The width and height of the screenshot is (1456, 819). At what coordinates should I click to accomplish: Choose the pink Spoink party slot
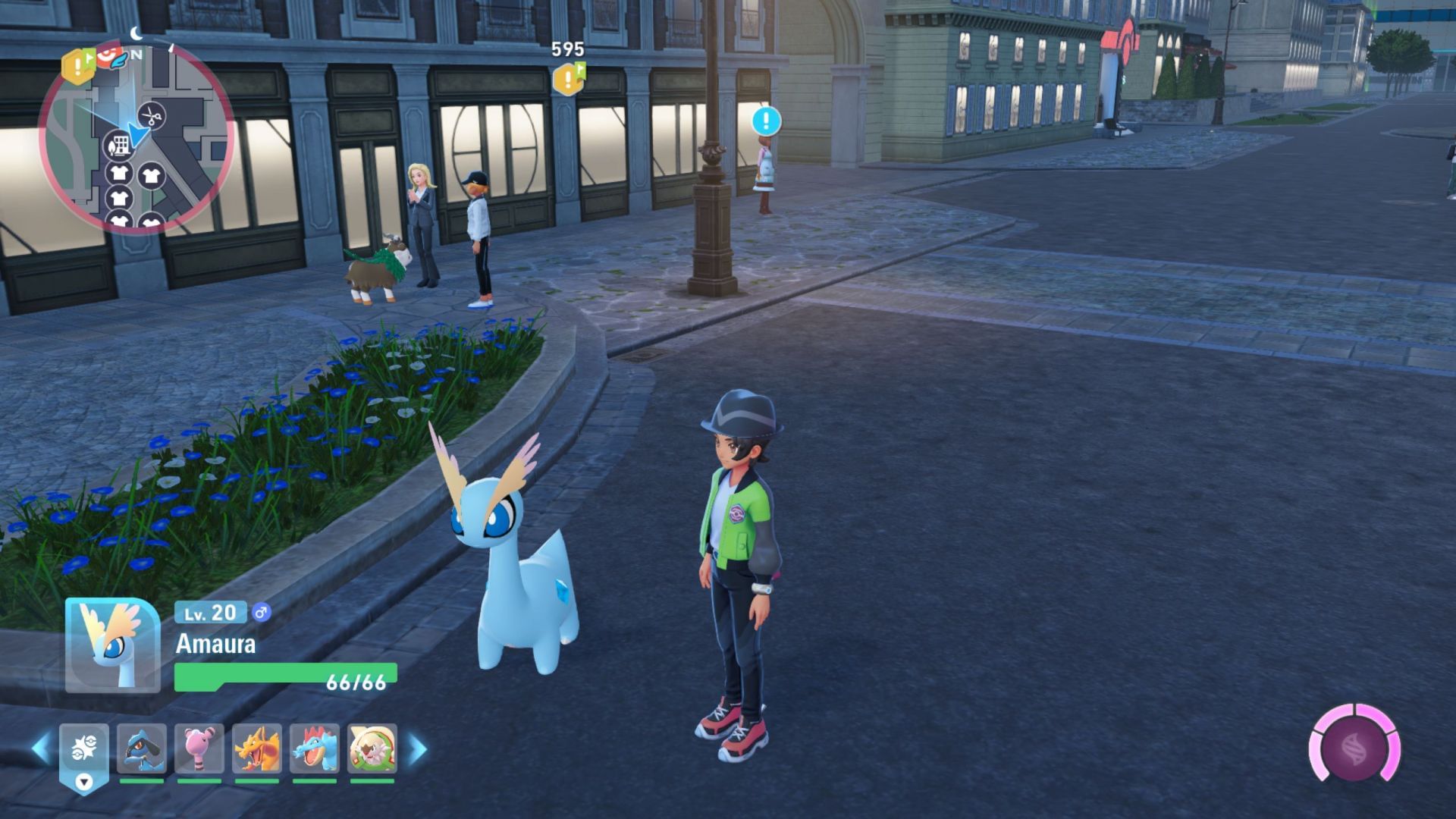199,748
